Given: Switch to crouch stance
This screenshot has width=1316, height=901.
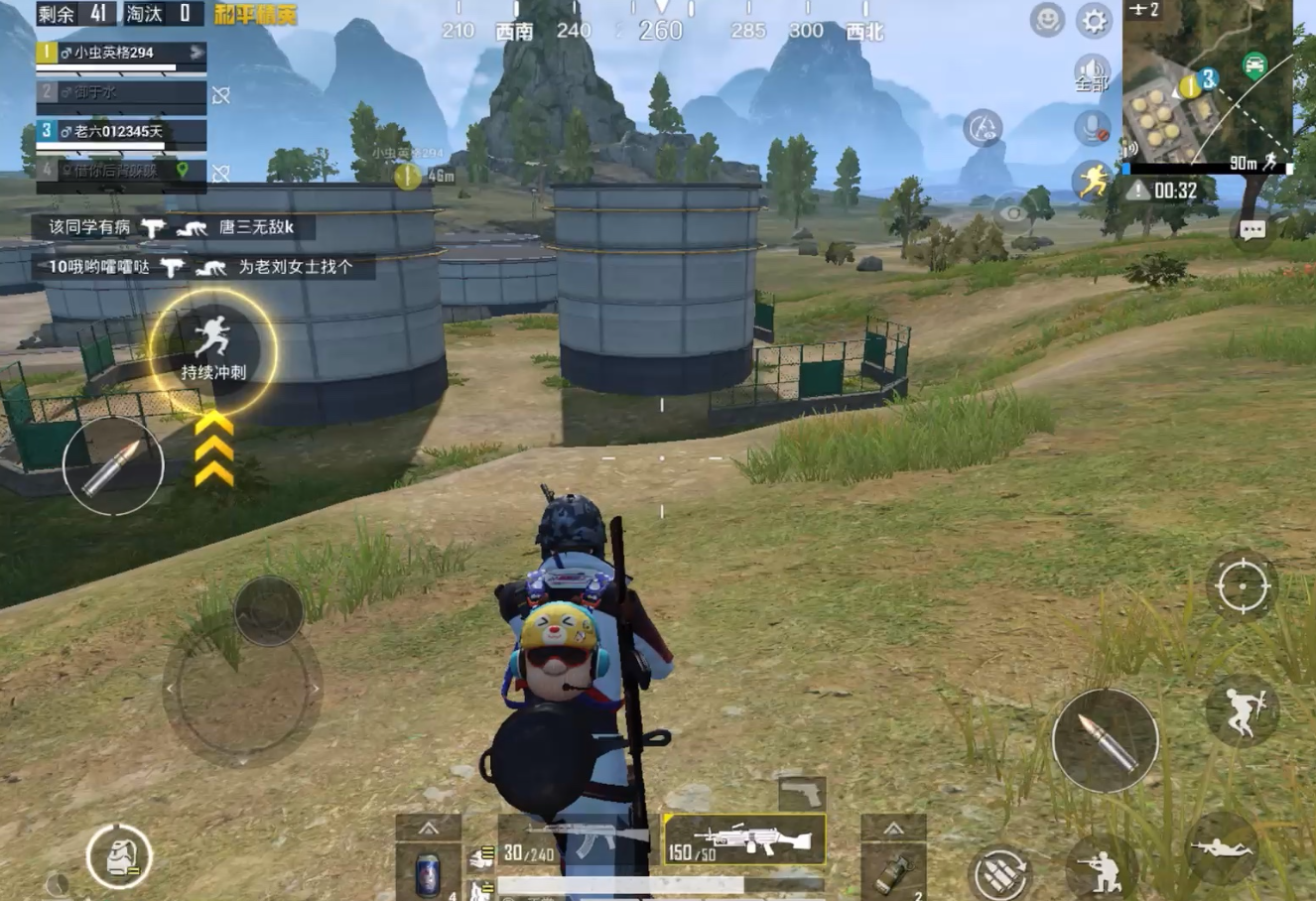Looking at the screenshot, I should 1100,869.
